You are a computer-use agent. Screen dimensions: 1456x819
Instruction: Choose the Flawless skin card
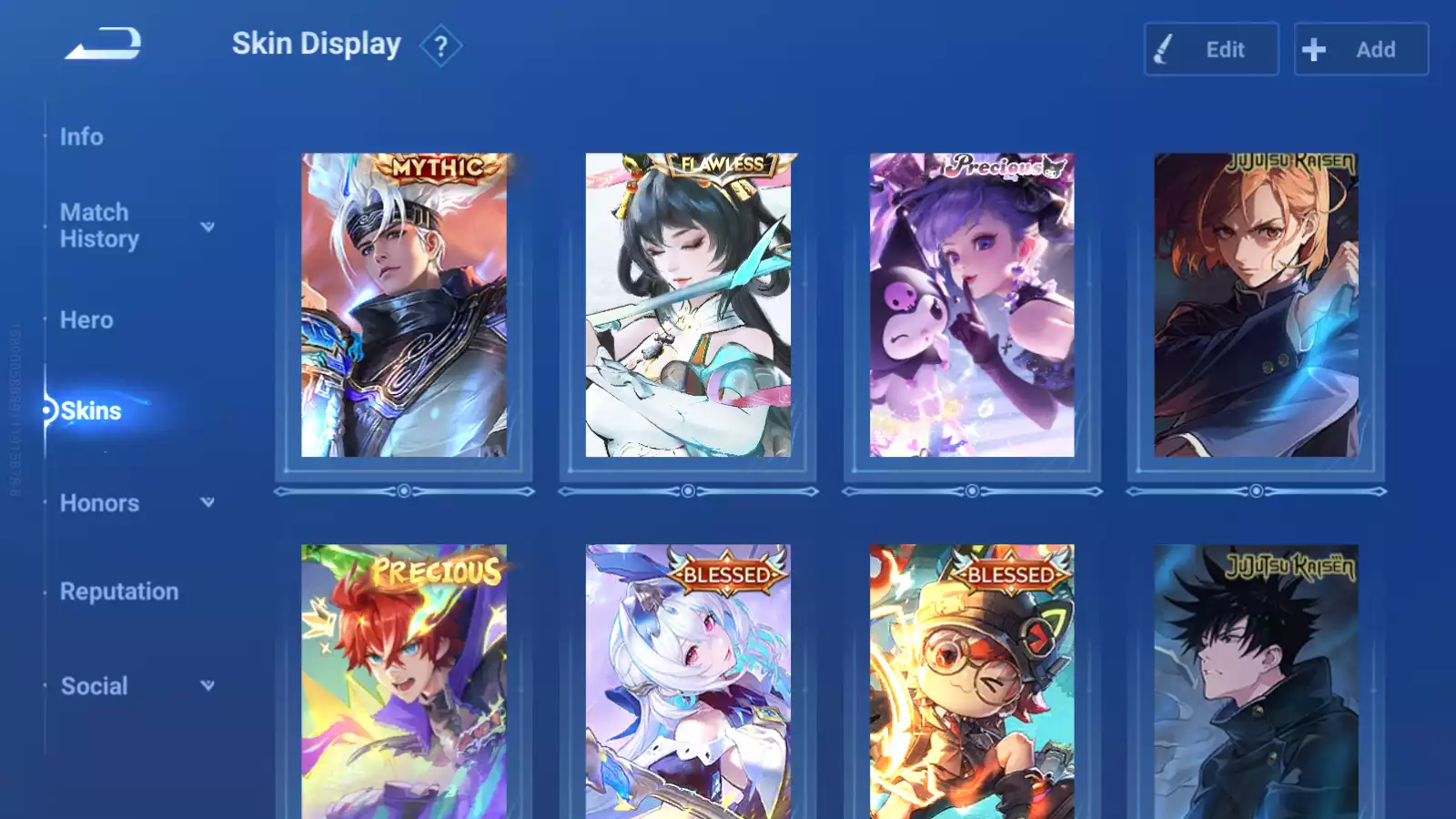pyautogui.click(x=688, y=305)
